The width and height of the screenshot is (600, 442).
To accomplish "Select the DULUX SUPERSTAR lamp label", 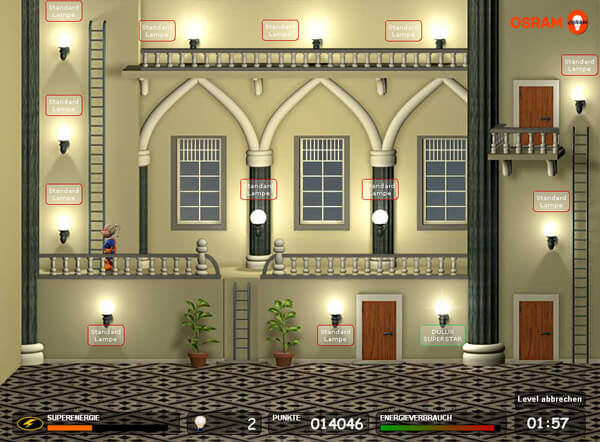I will pyautogui.click(x=442, y=334).
